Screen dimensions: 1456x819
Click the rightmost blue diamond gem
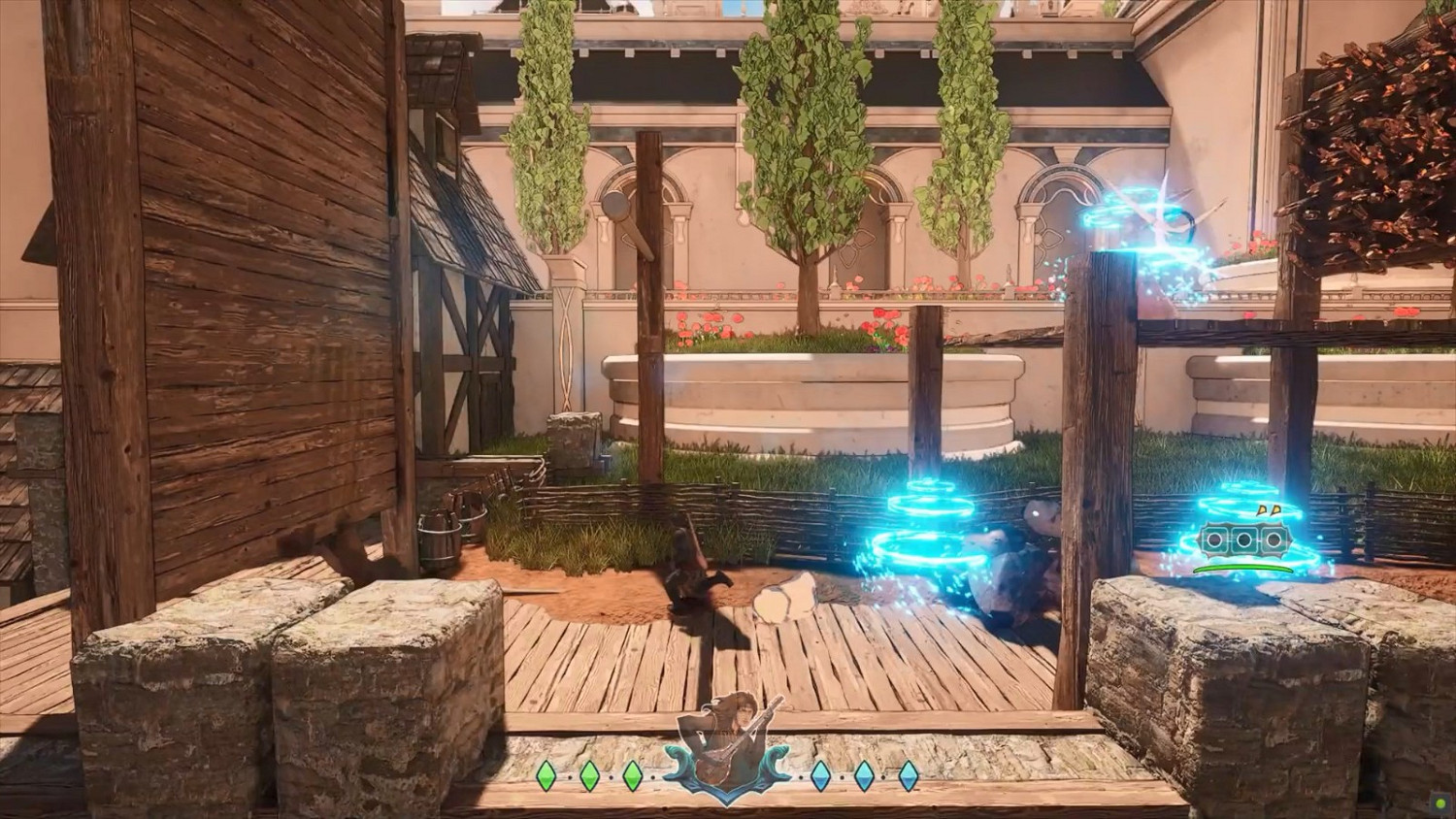[x=908, y=775]
